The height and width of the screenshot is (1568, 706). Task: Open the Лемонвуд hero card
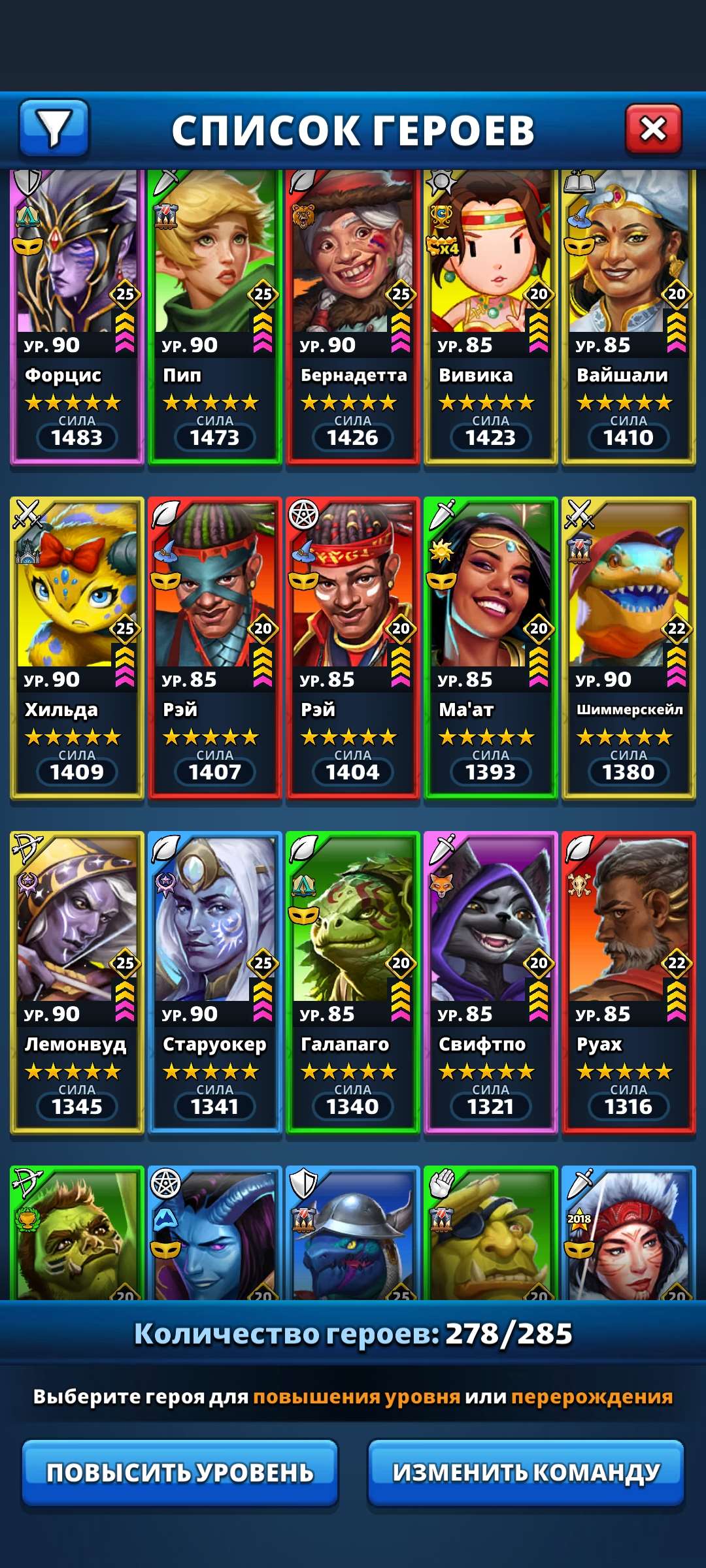pos(76,981)
